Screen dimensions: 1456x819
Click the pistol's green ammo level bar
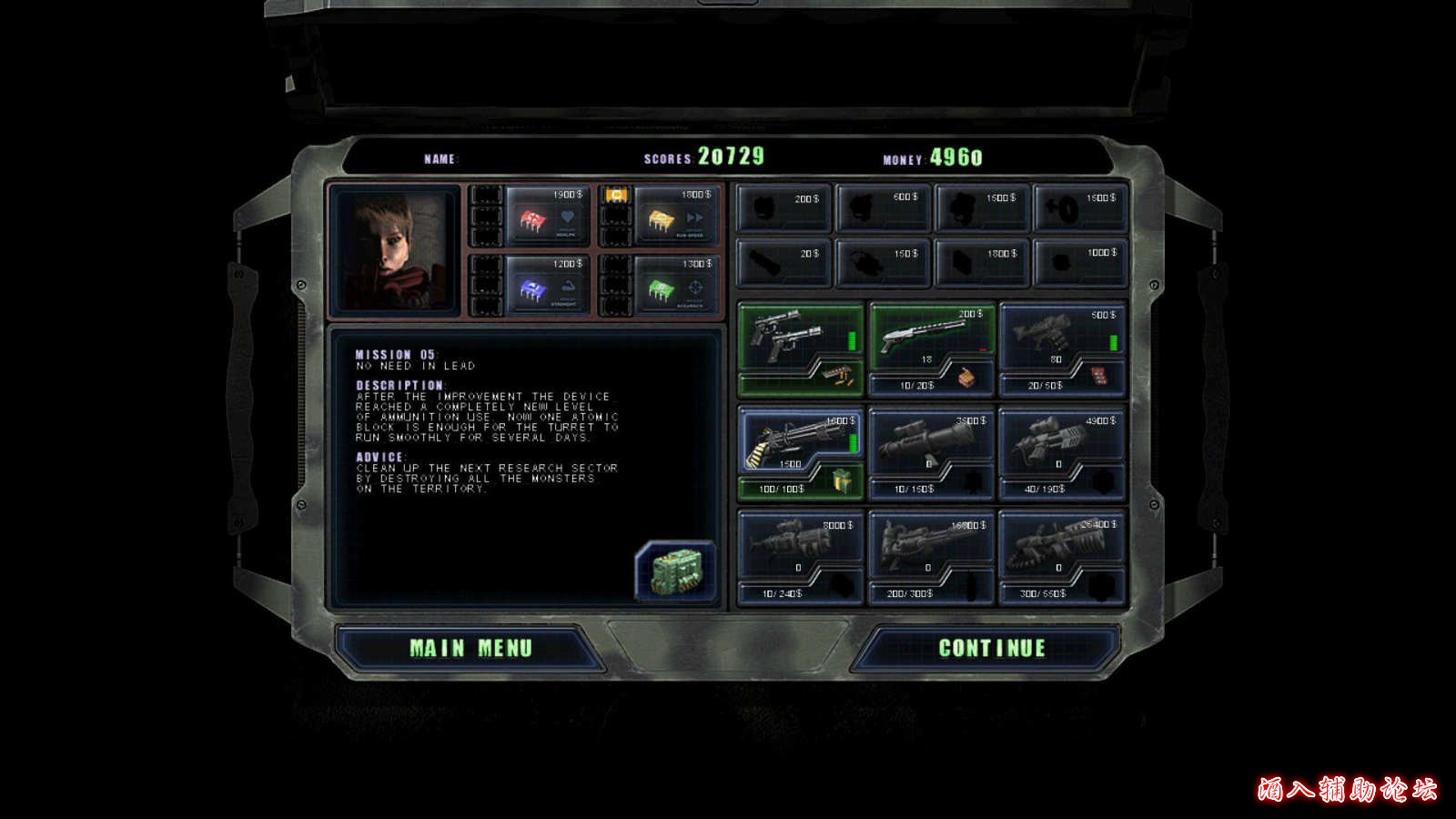tap(850, 341)
